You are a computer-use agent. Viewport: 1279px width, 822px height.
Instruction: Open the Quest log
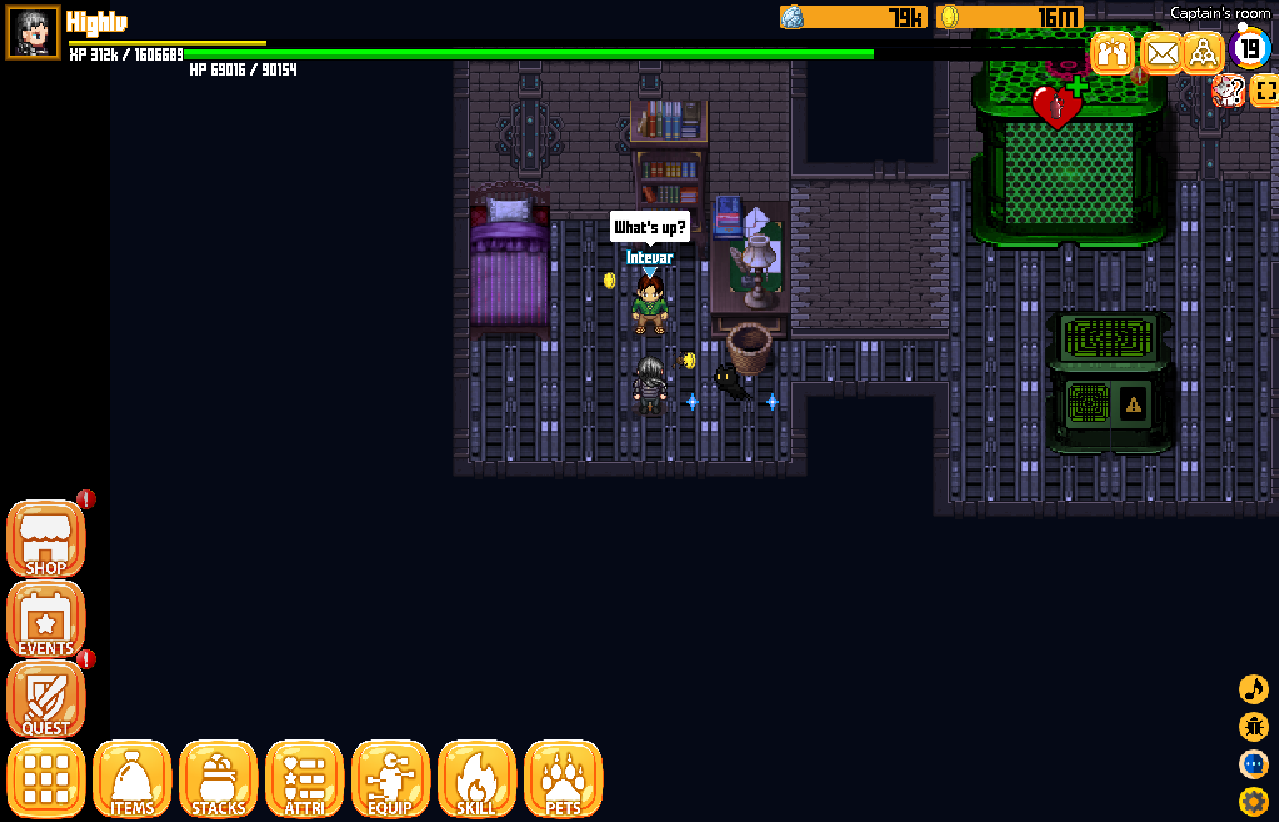tap(46, 700)
